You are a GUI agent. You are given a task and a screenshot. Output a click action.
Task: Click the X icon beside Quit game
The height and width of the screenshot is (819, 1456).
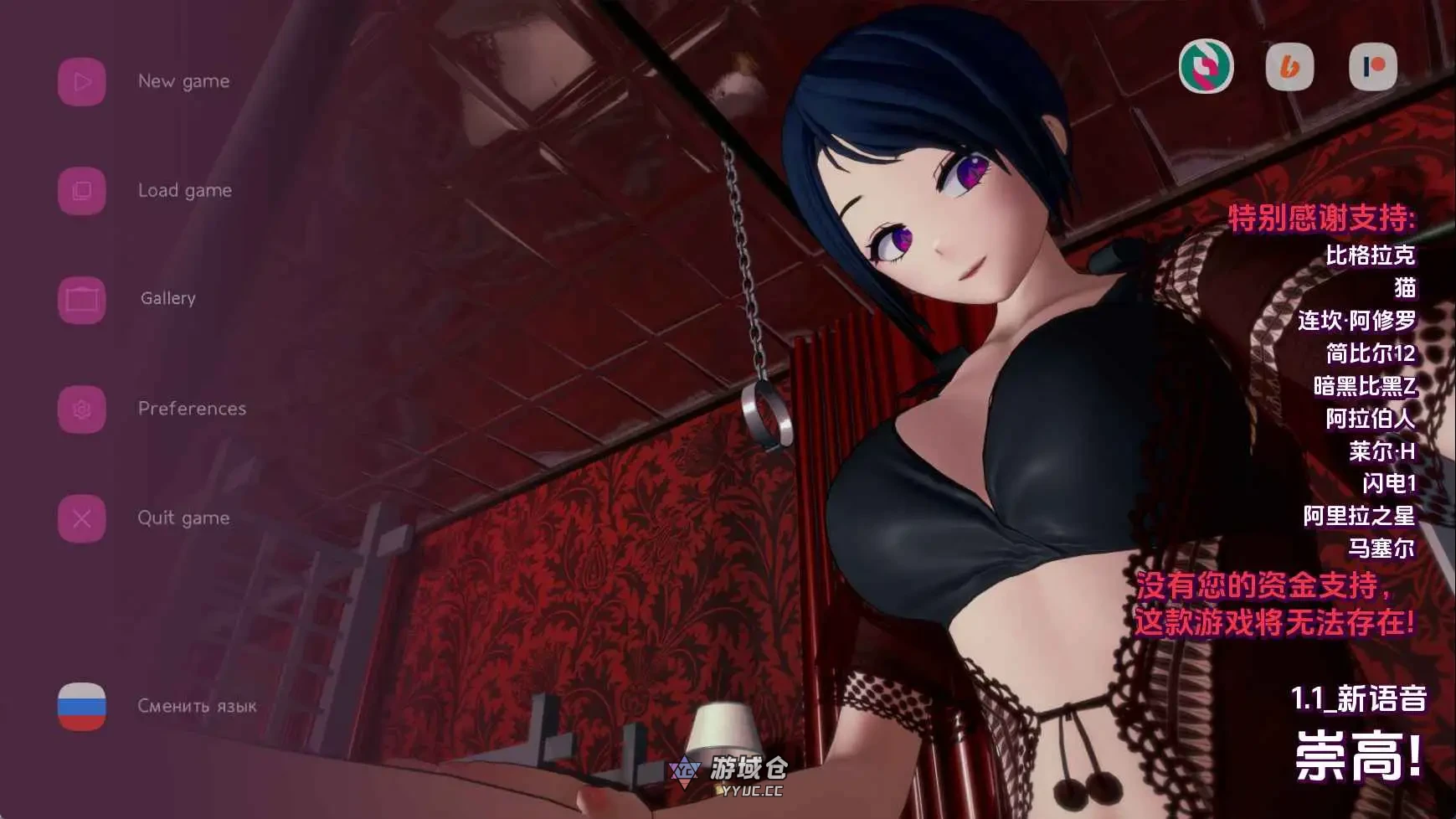coord(81,518)
